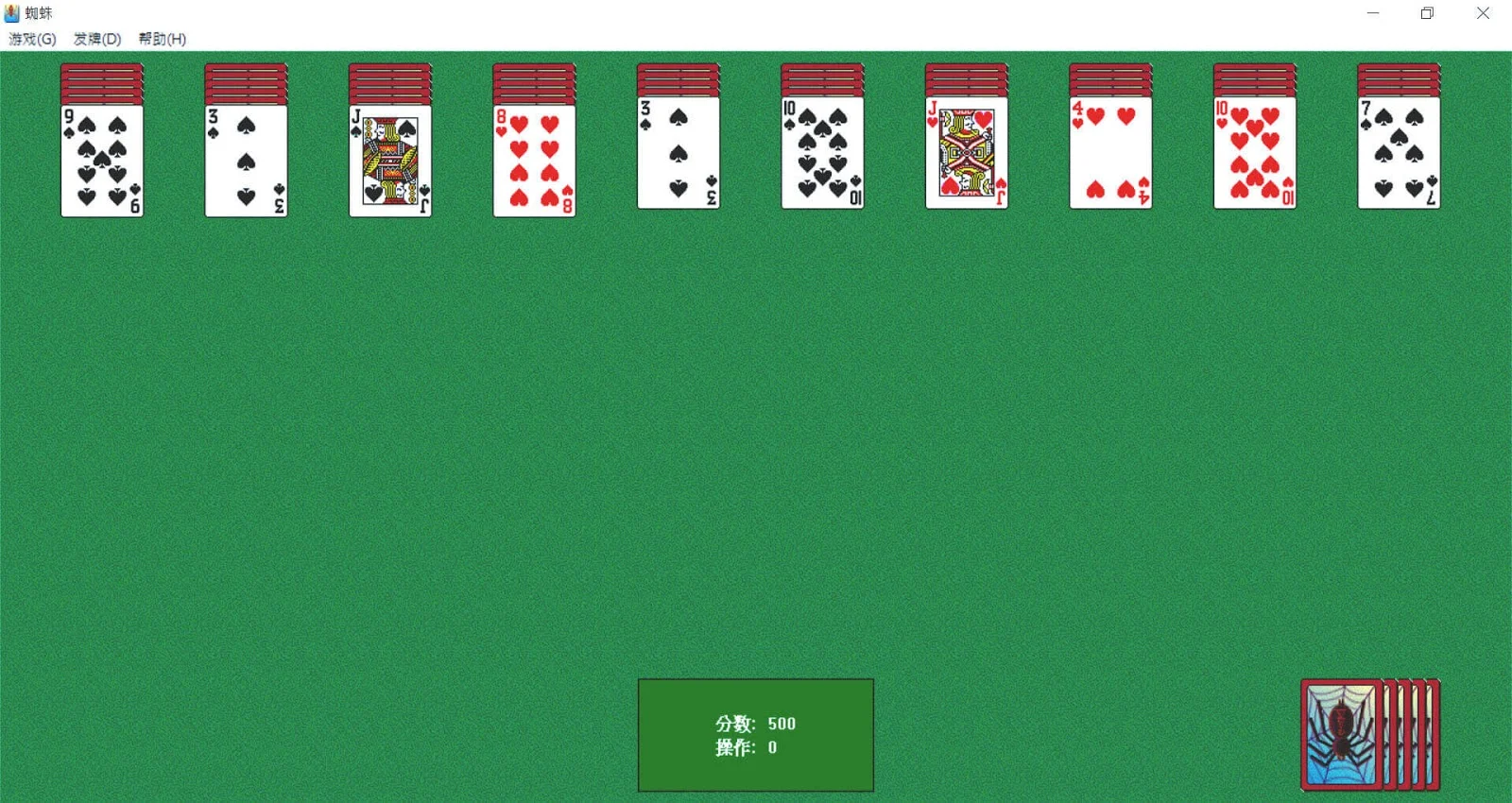Click the score panel showing 分数 500
The width and height of the screenshot is (1512, 803).
754,724
